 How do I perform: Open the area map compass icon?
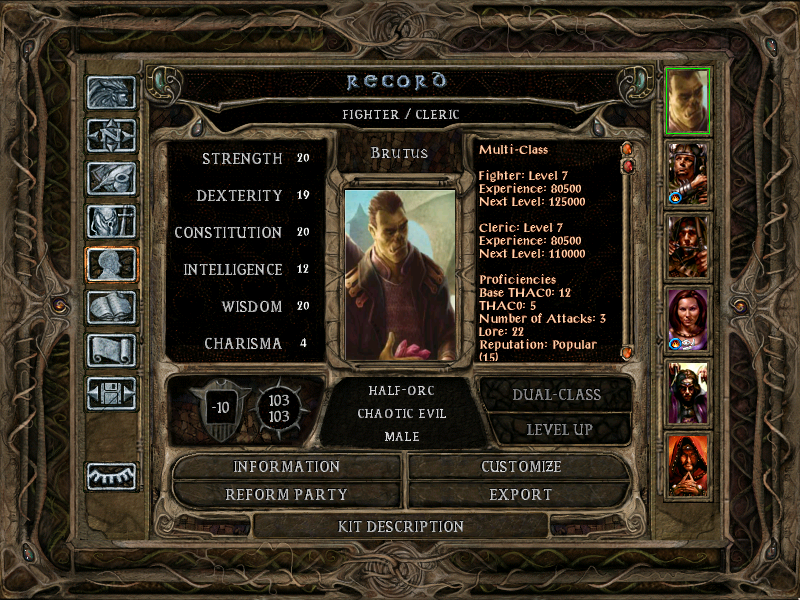(111, 135)
